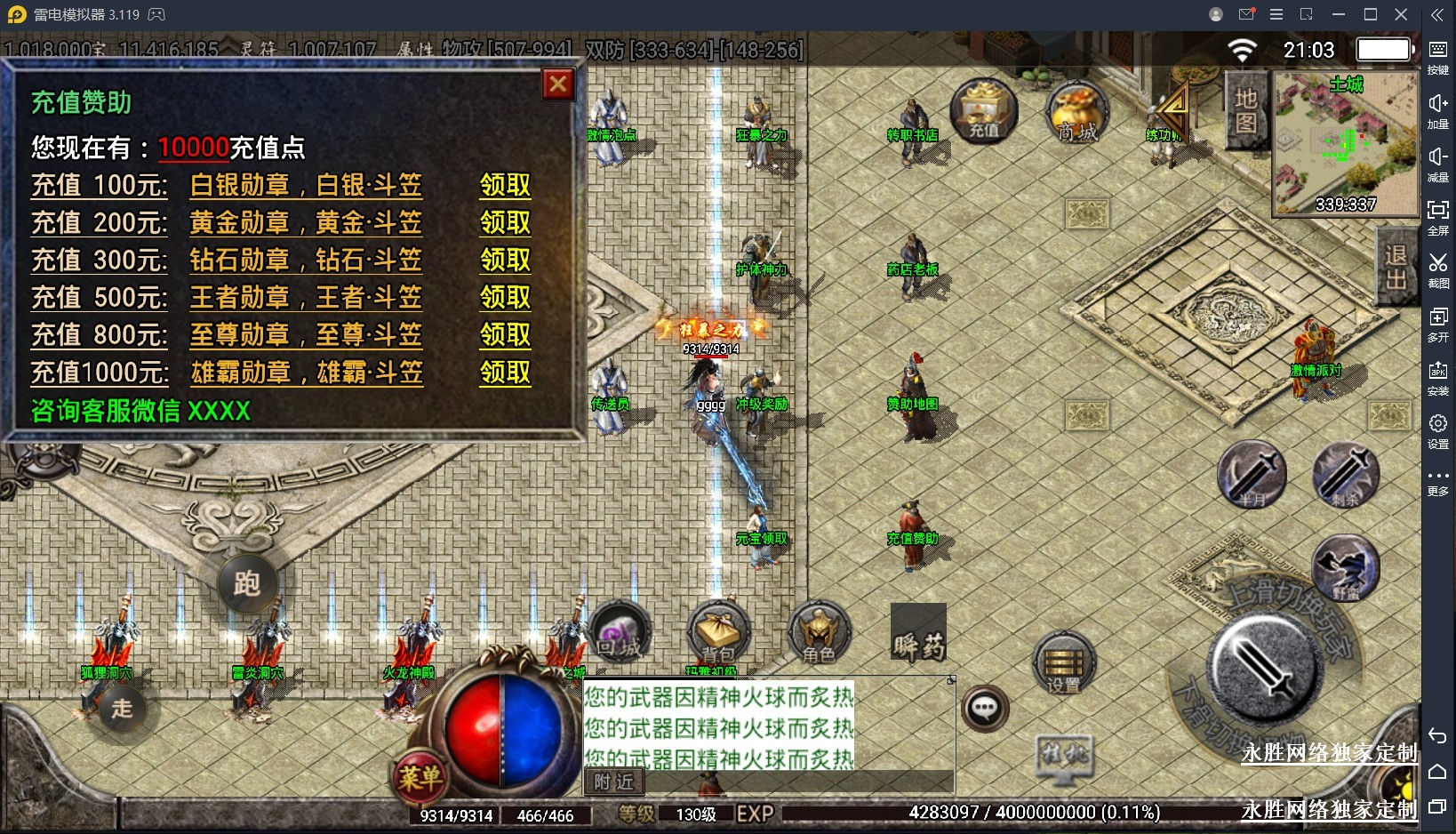Tap the 退出 exit button
The height and width of the screenshot is (834, 1456).
click(1396, 267)
